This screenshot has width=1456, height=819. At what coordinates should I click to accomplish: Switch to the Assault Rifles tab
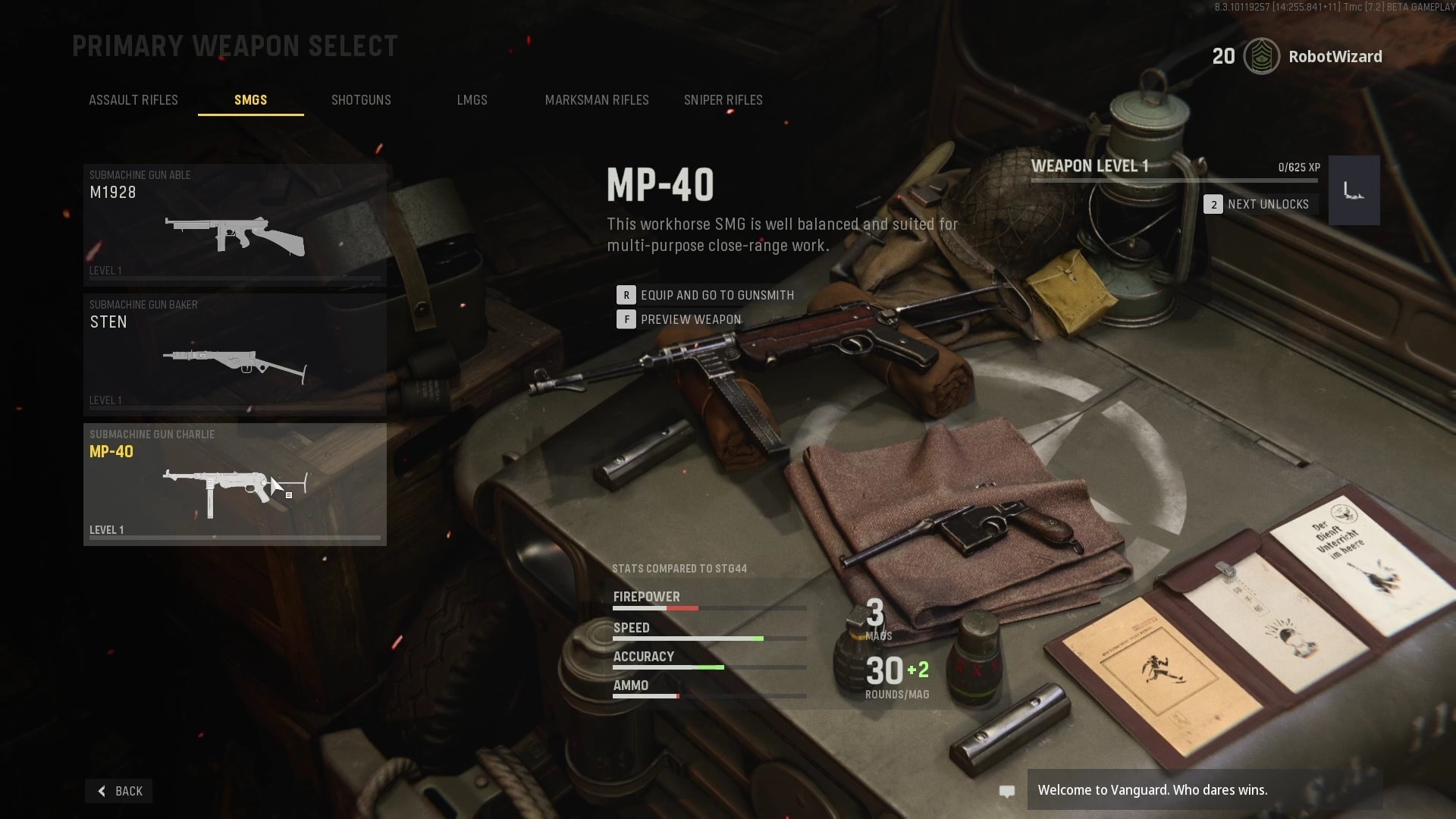(133, 100)
